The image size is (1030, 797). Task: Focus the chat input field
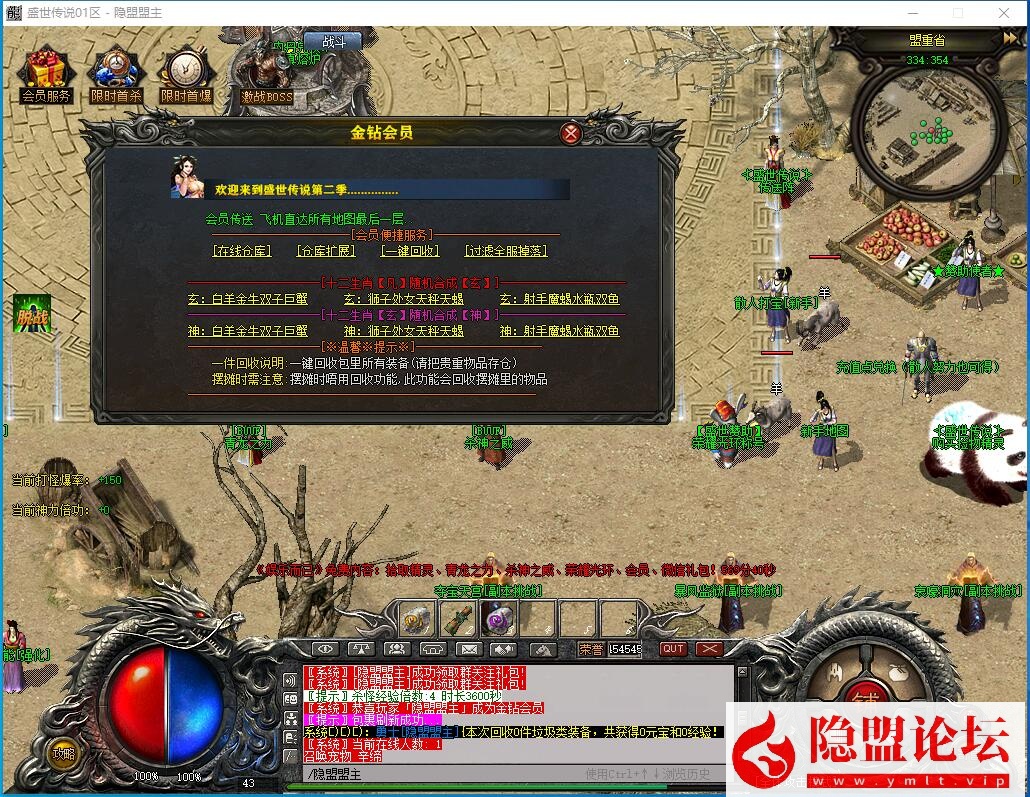tap(440, 774)
